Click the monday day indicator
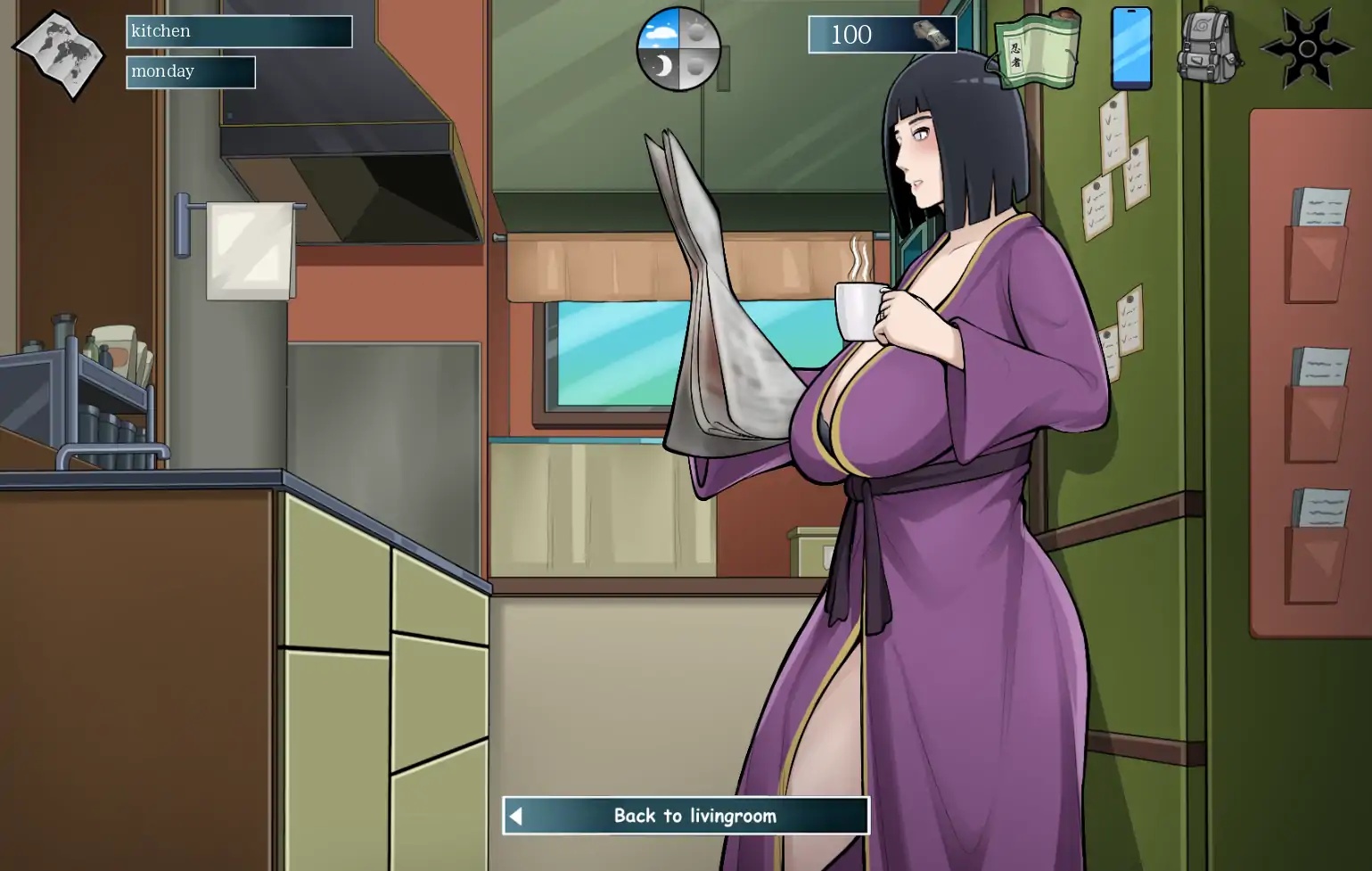 point(189,71)
